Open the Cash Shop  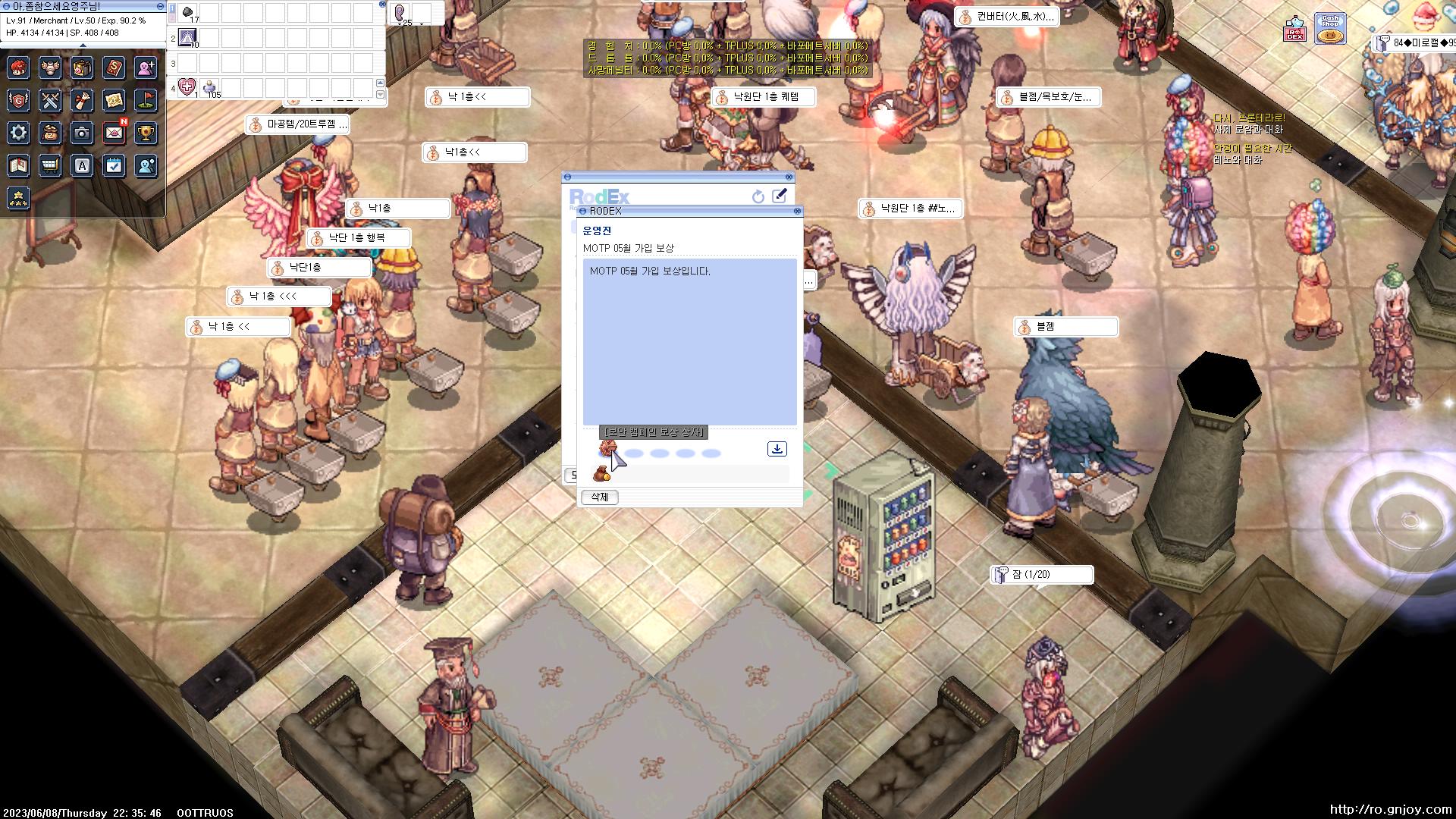point(1329,30)
